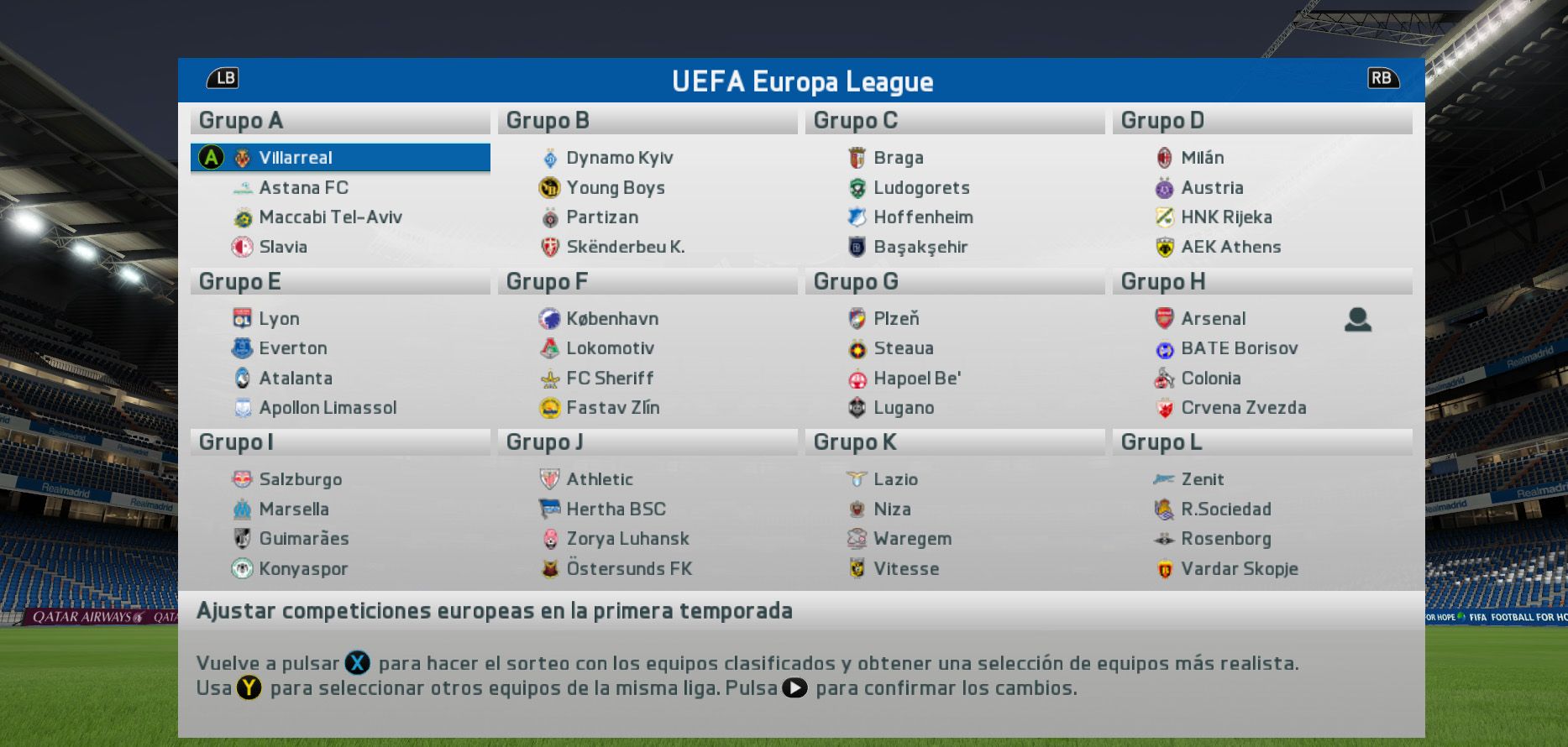The width and height of the screenshot is (1568, 747).
Task: Select København in Grupo F
Action: coord(611,319)
